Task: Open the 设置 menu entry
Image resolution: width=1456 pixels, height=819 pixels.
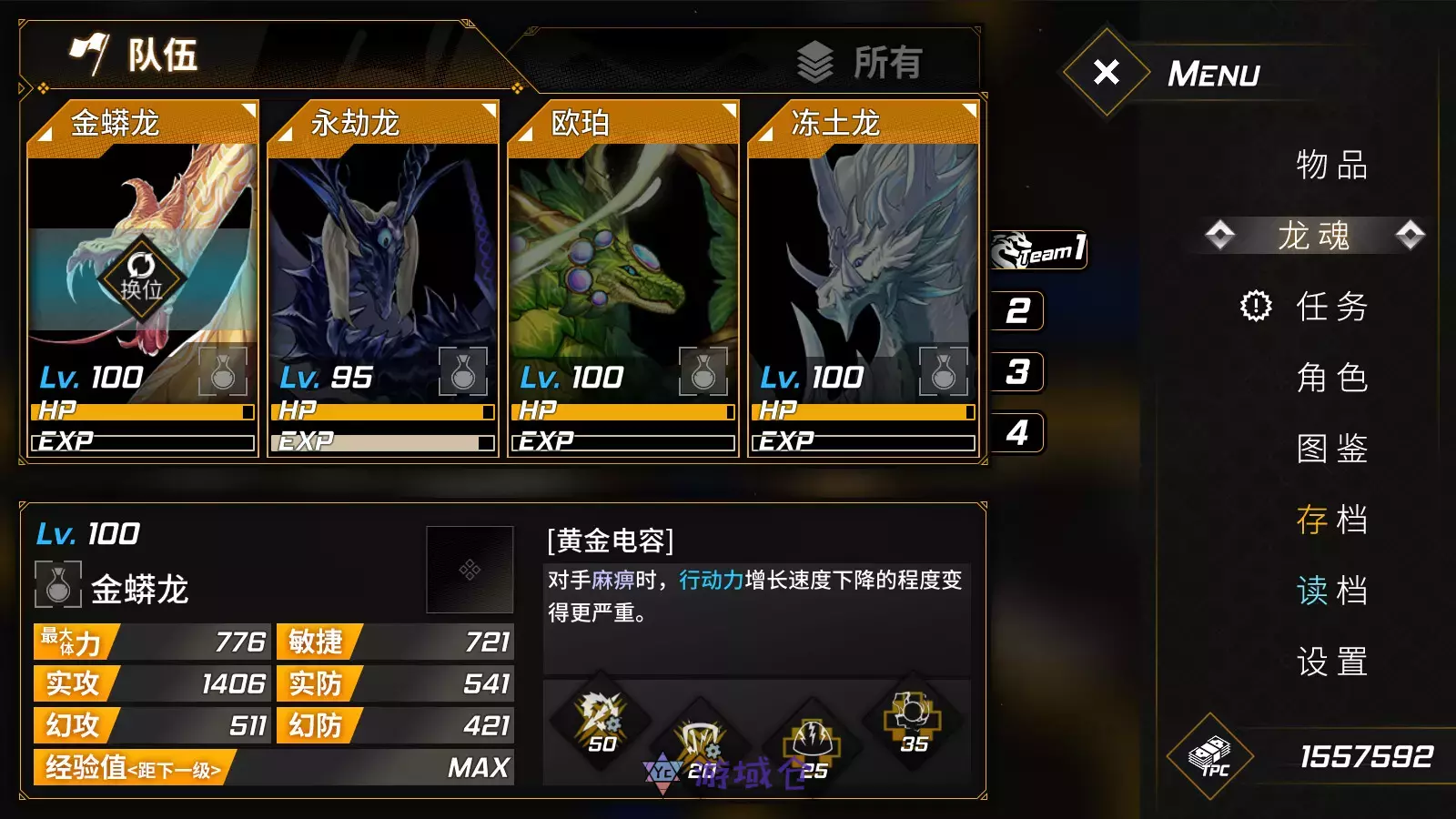Action: pos(1330,664)
